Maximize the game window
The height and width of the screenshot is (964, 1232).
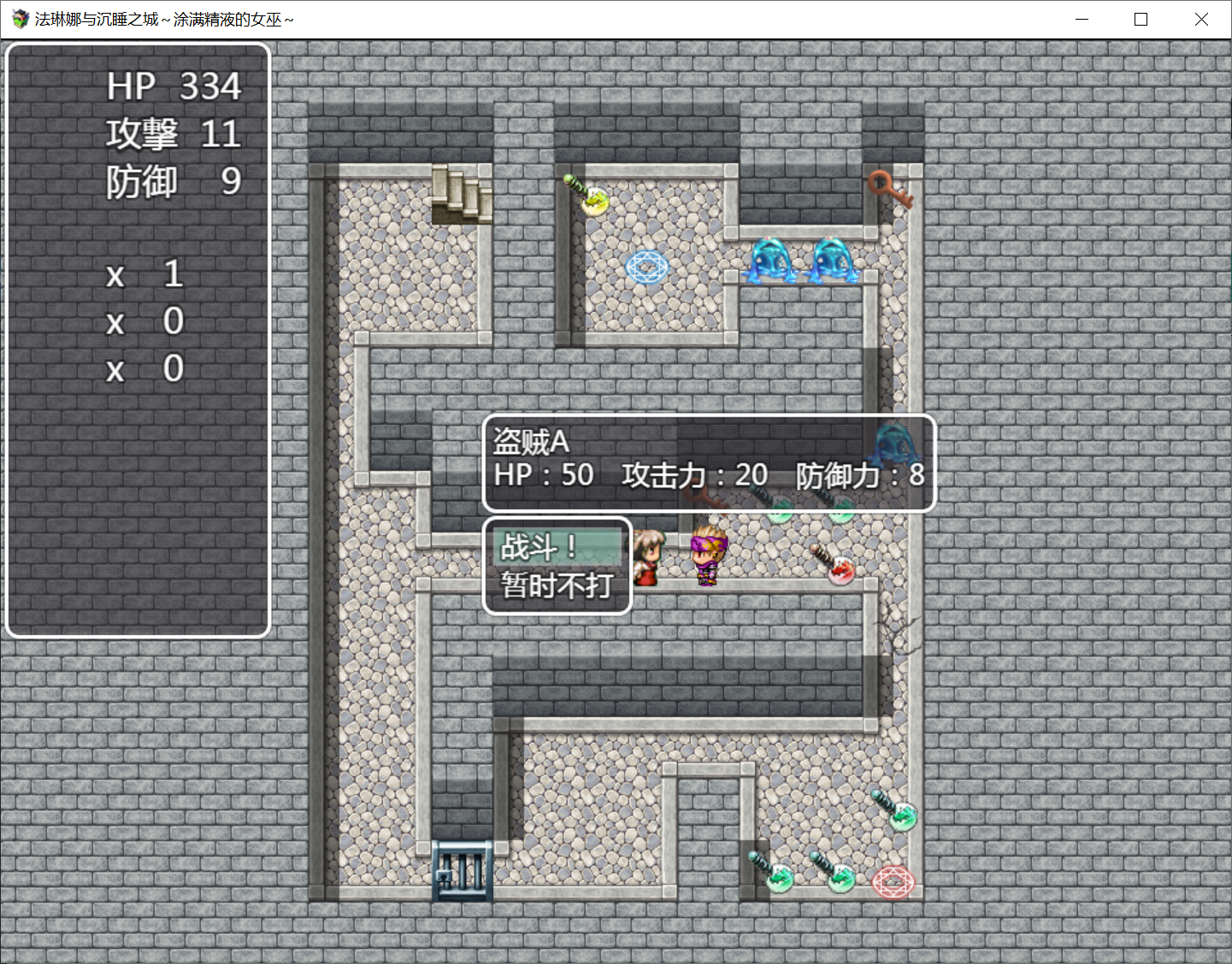1141,19
